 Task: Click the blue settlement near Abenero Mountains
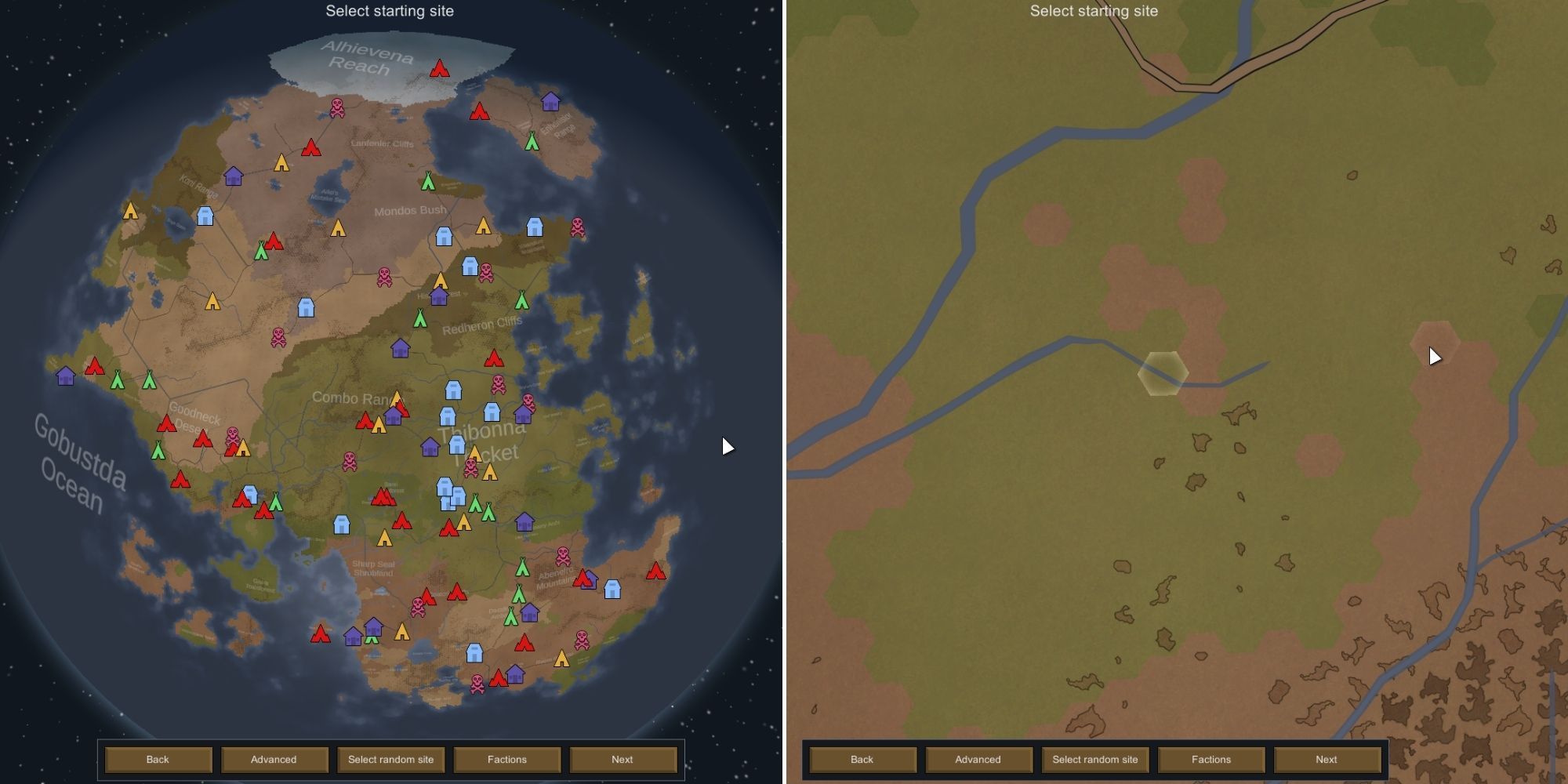(x=612, y=588)
